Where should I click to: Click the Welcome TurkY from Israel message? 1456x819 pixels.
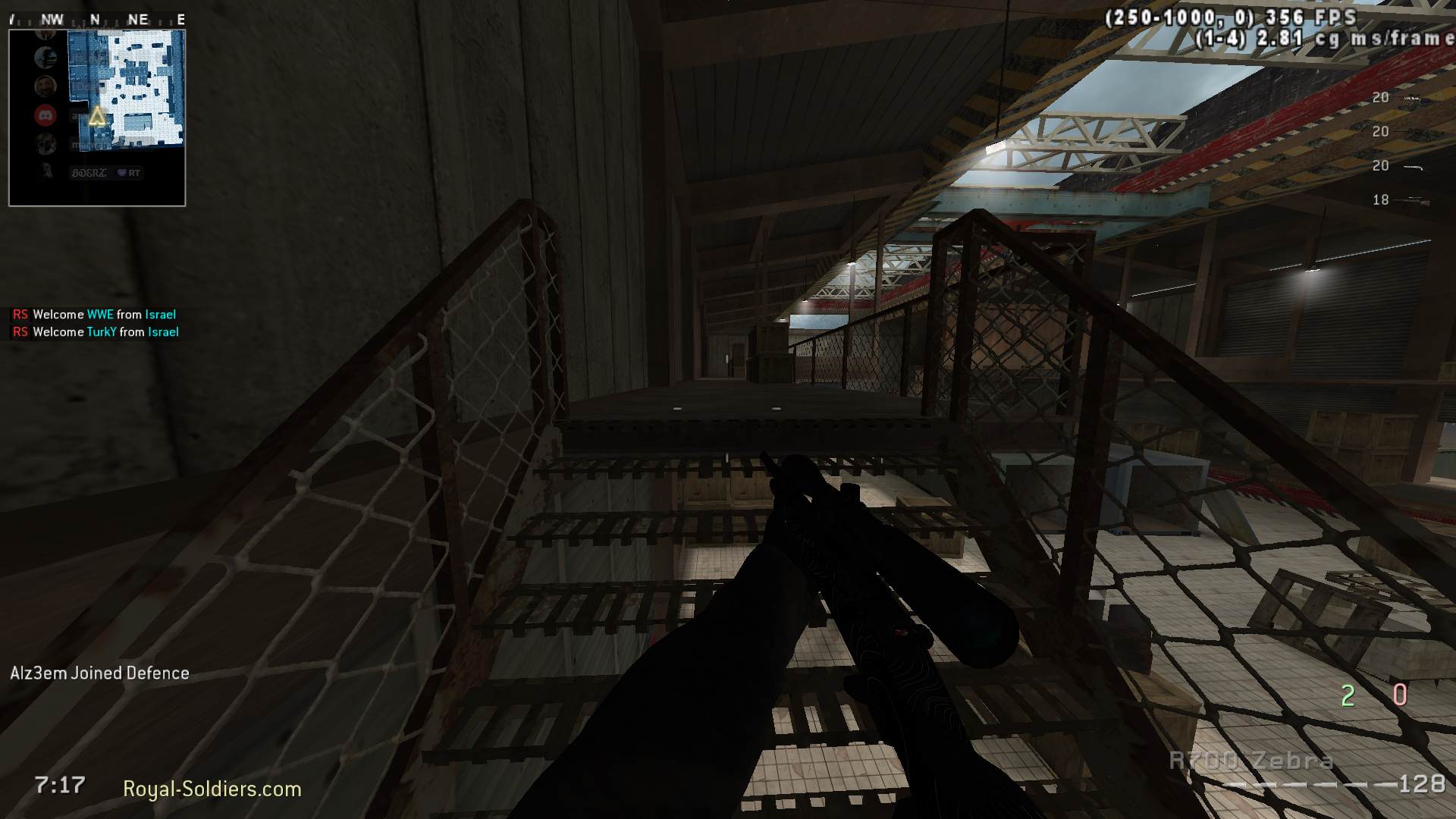point(95,331)
